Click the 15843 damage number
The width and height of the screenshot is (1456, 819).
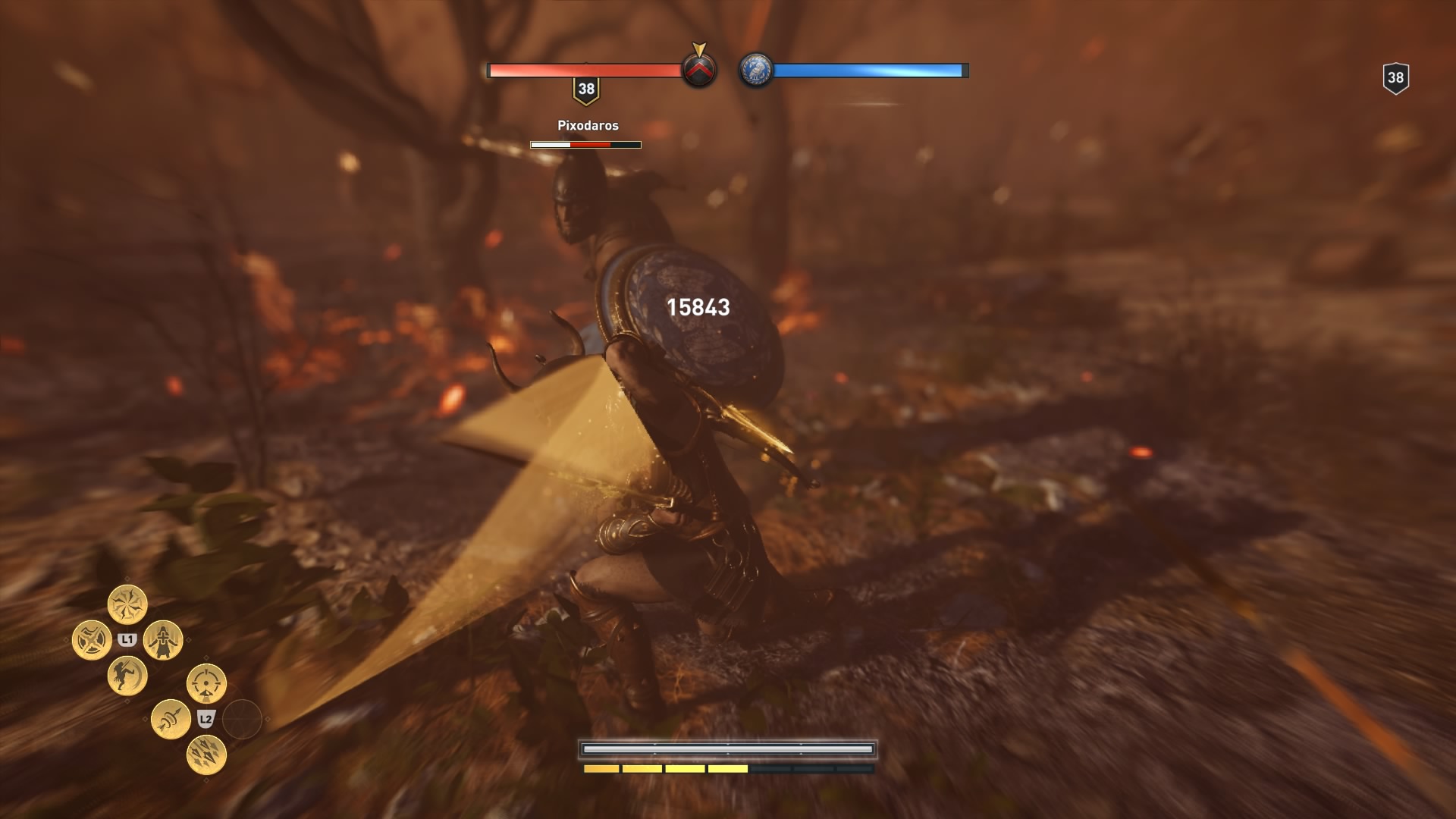click(698, 308)
